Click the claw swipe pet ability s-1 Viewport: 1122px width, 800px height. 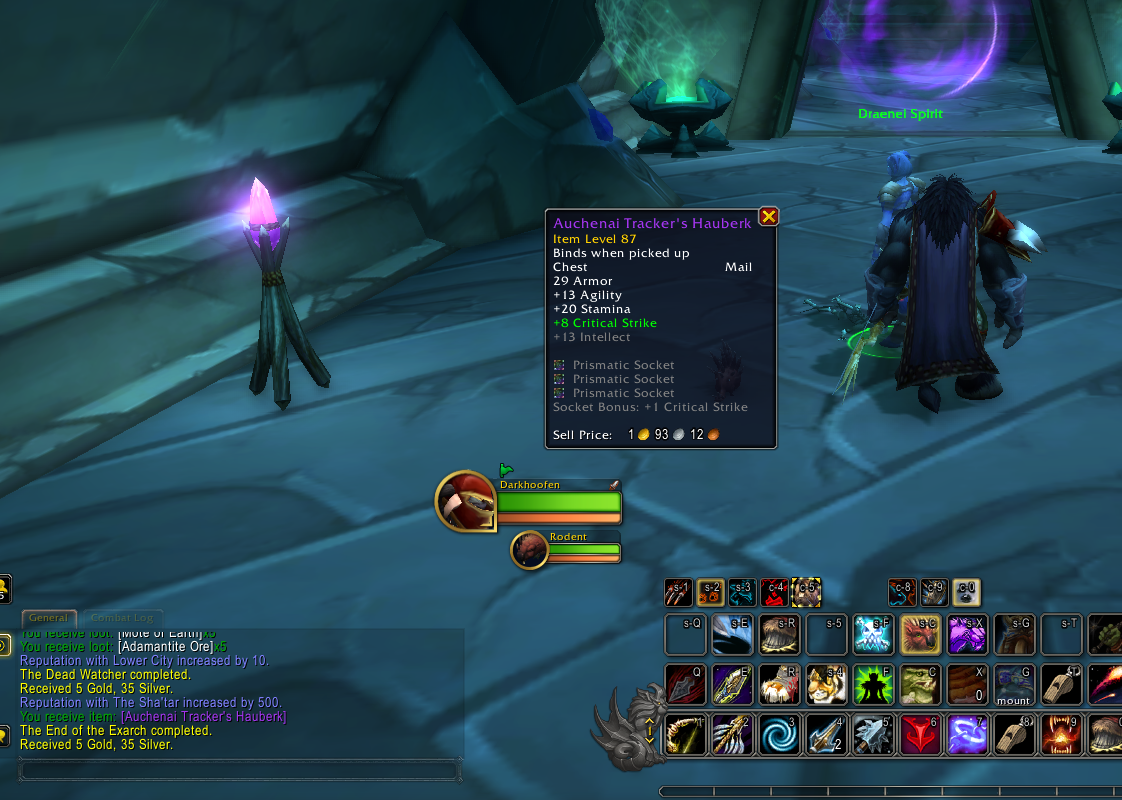click(x=678, y=593)
